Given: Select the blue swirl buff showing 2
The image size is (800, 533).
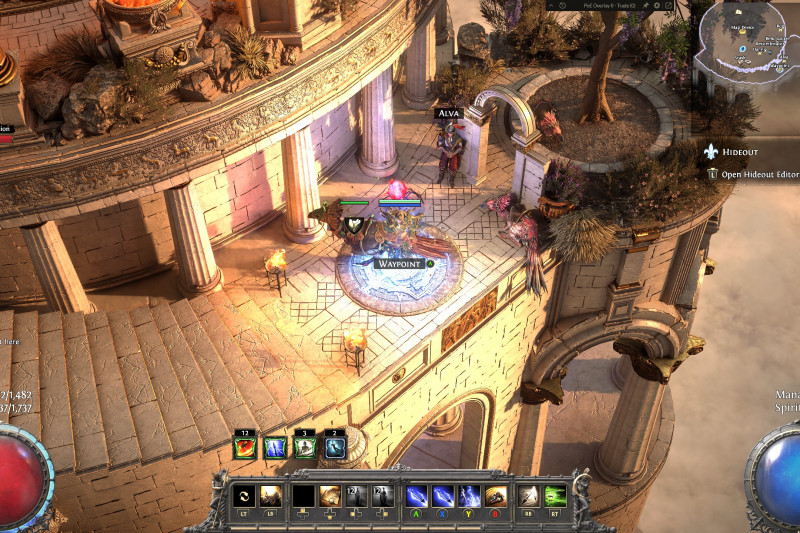Looking at the screenshot, I should [335, 447].
